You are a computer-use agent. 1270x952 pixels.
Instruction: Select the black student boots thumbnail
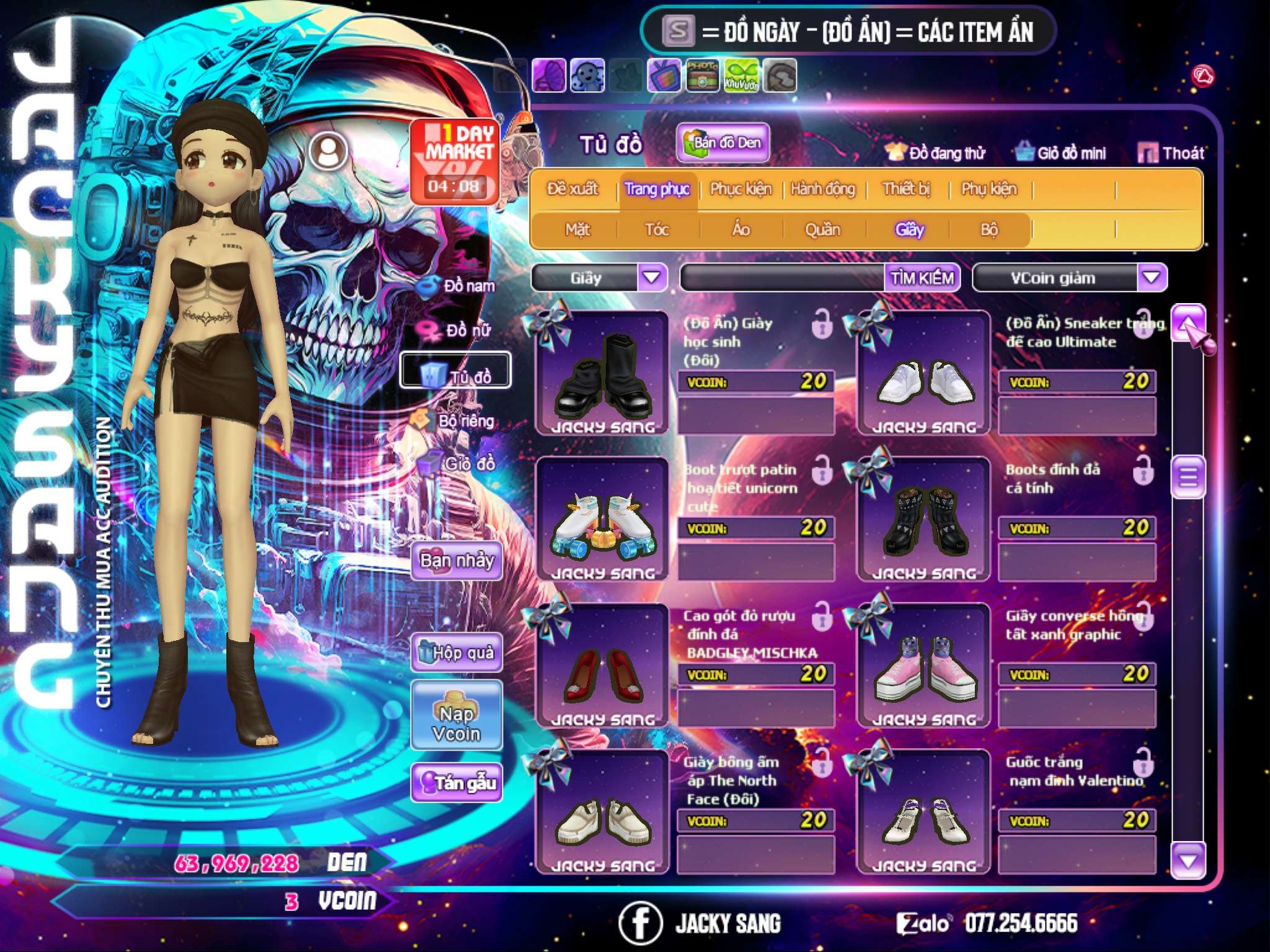coord(602,374)
